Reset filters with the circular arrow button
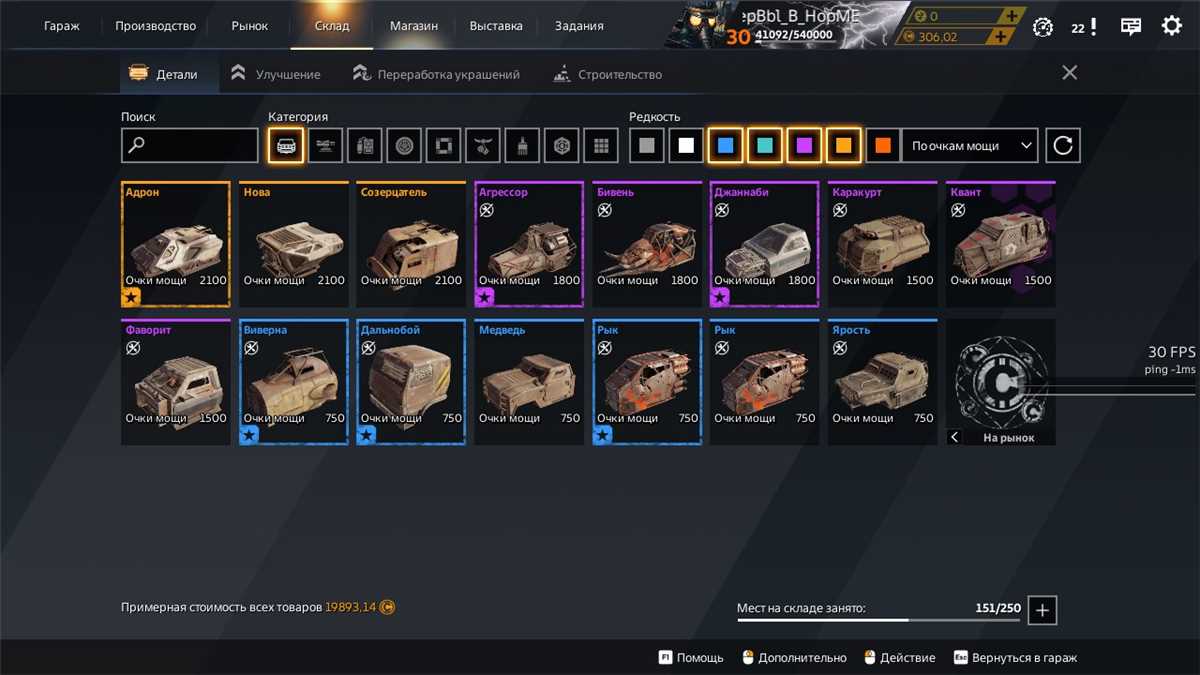This screenshot has height=675, width=1200. [x=1063, y=146]
